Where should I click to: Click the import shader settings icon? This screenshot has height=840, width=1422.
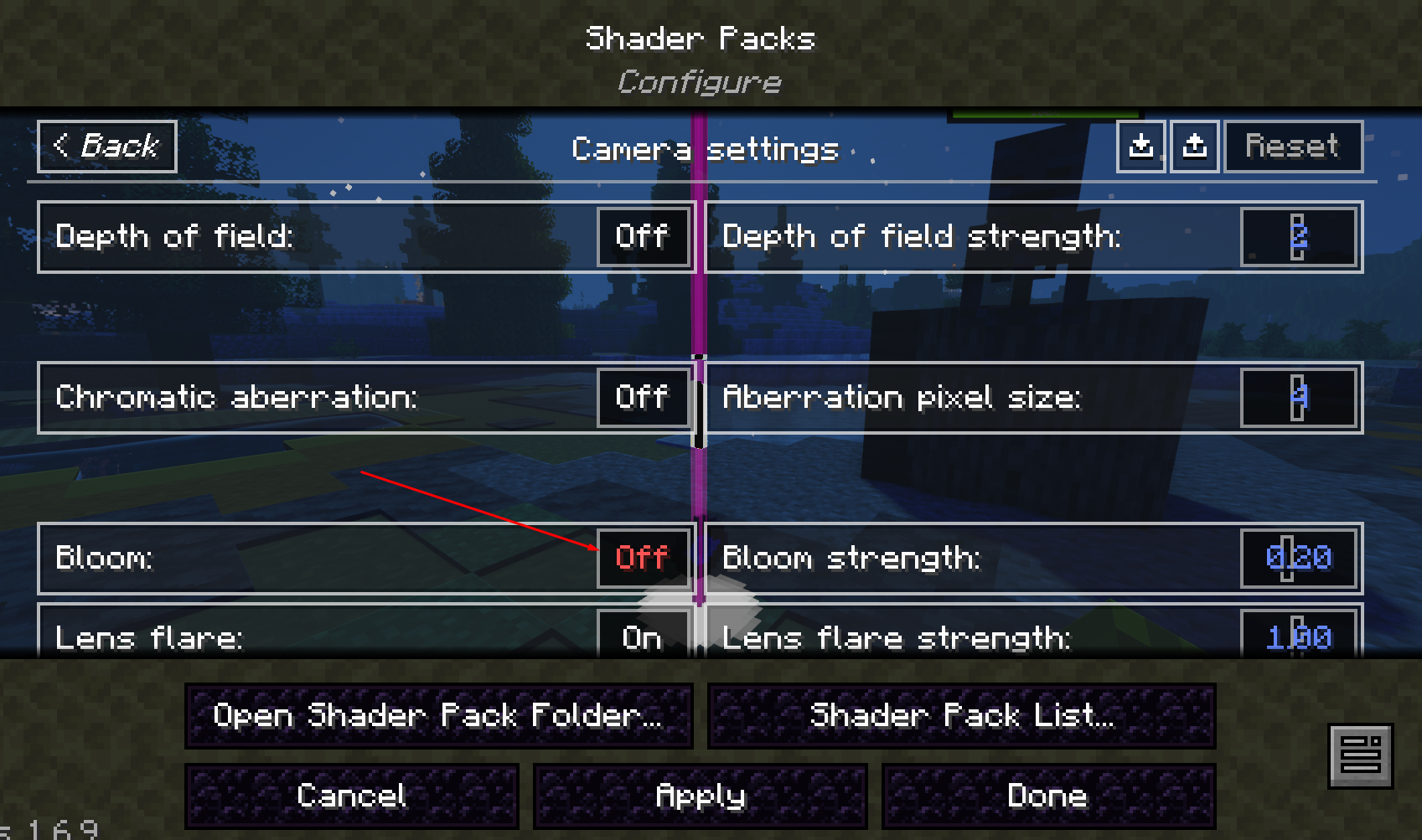point(1141,147)
